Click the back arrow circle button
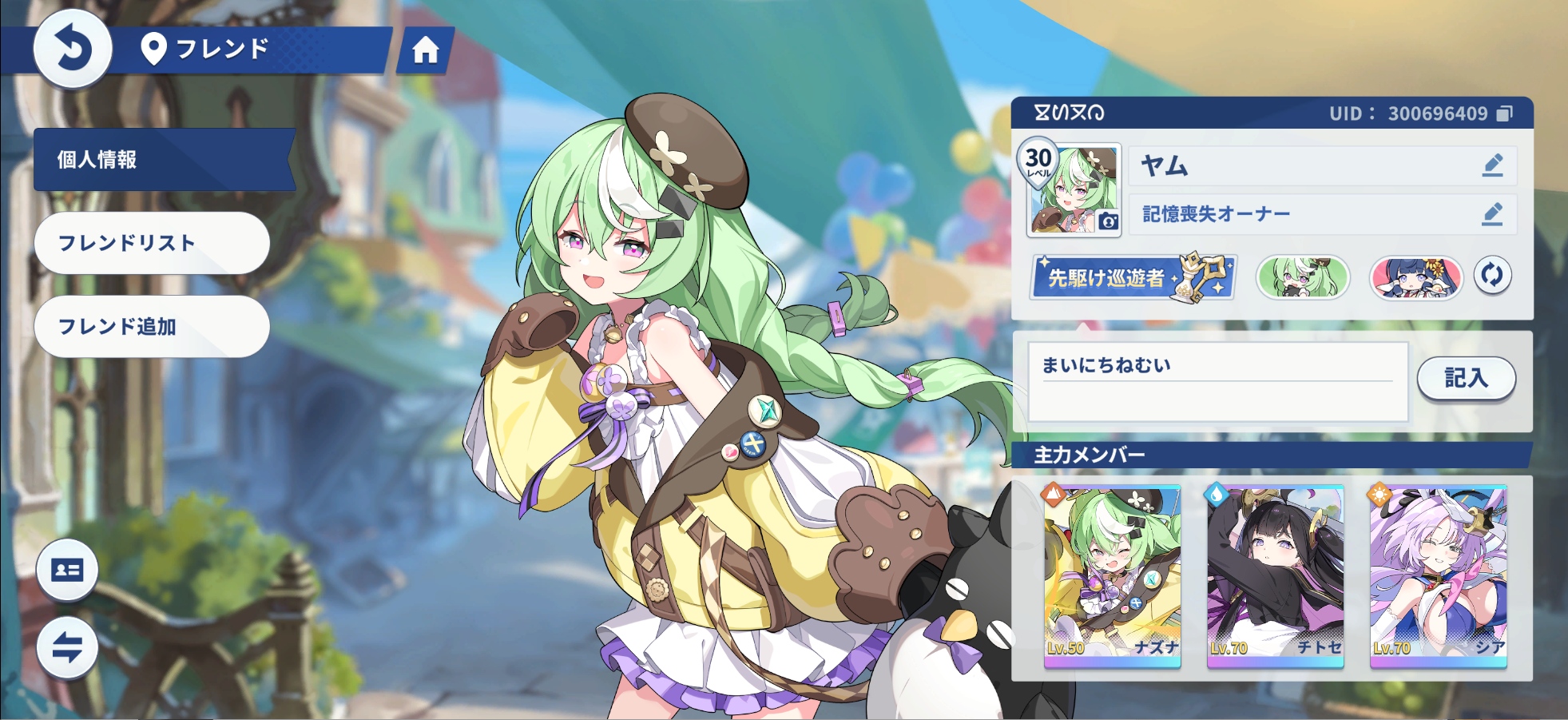This screenshot has height=720, width=1568. click(x=71, y=50)
